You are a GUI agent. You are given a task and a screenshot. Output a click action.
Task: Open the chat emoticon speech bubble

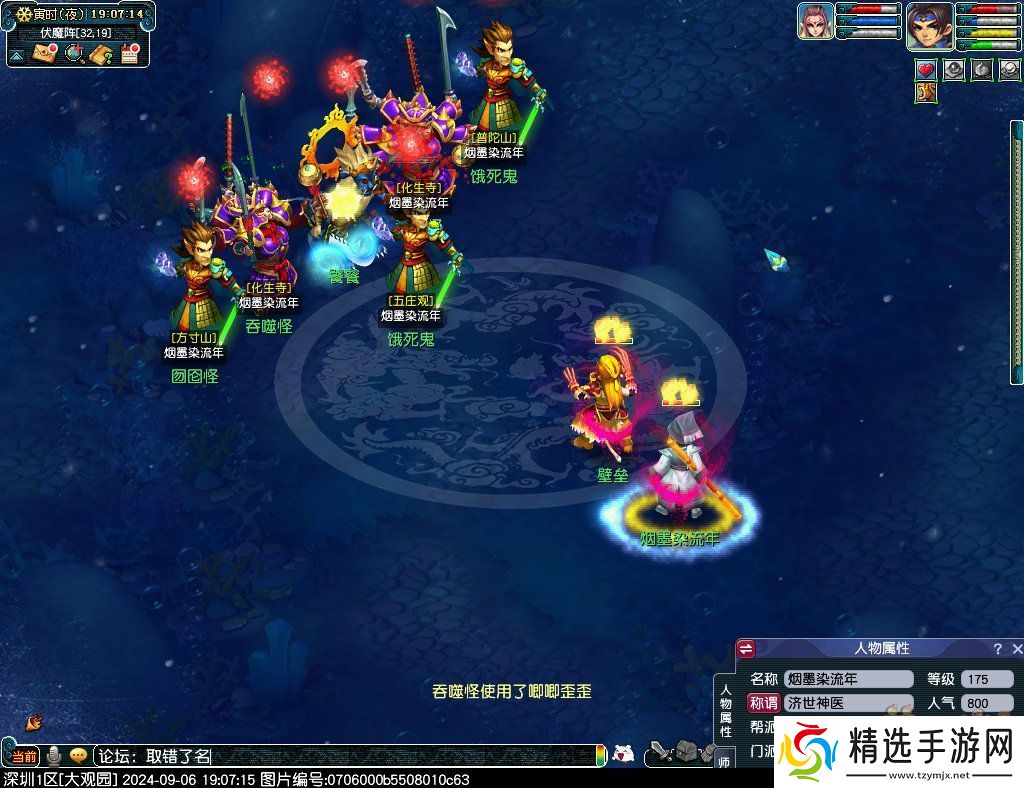[x=78, y=756]
